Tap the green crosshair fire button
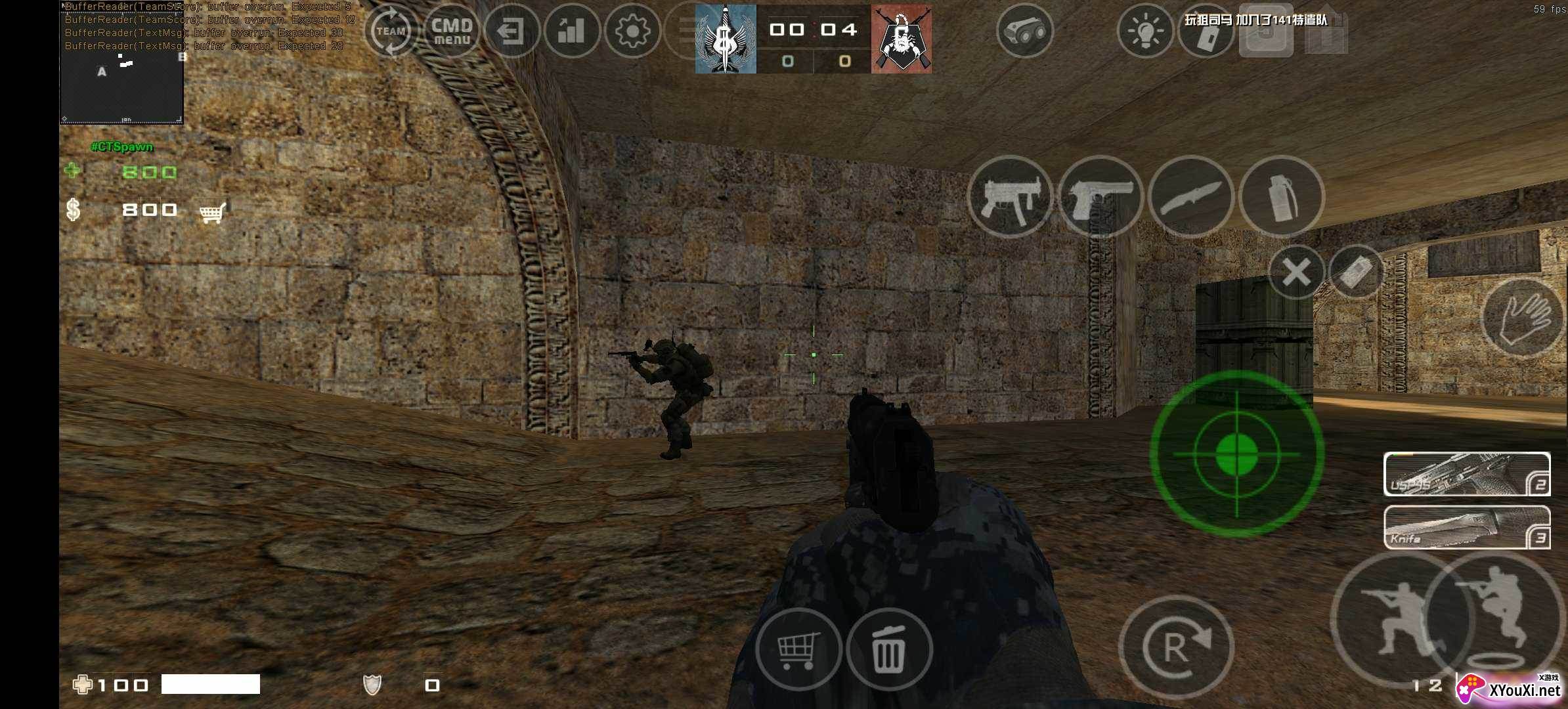 pos(1236,454)
